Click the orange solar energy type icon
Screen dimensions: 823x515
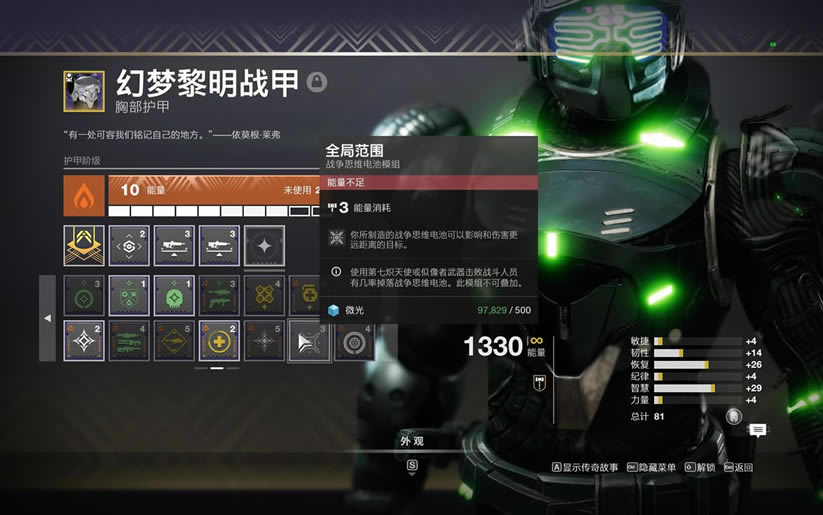pyautogui.click(x=84, y=196)
